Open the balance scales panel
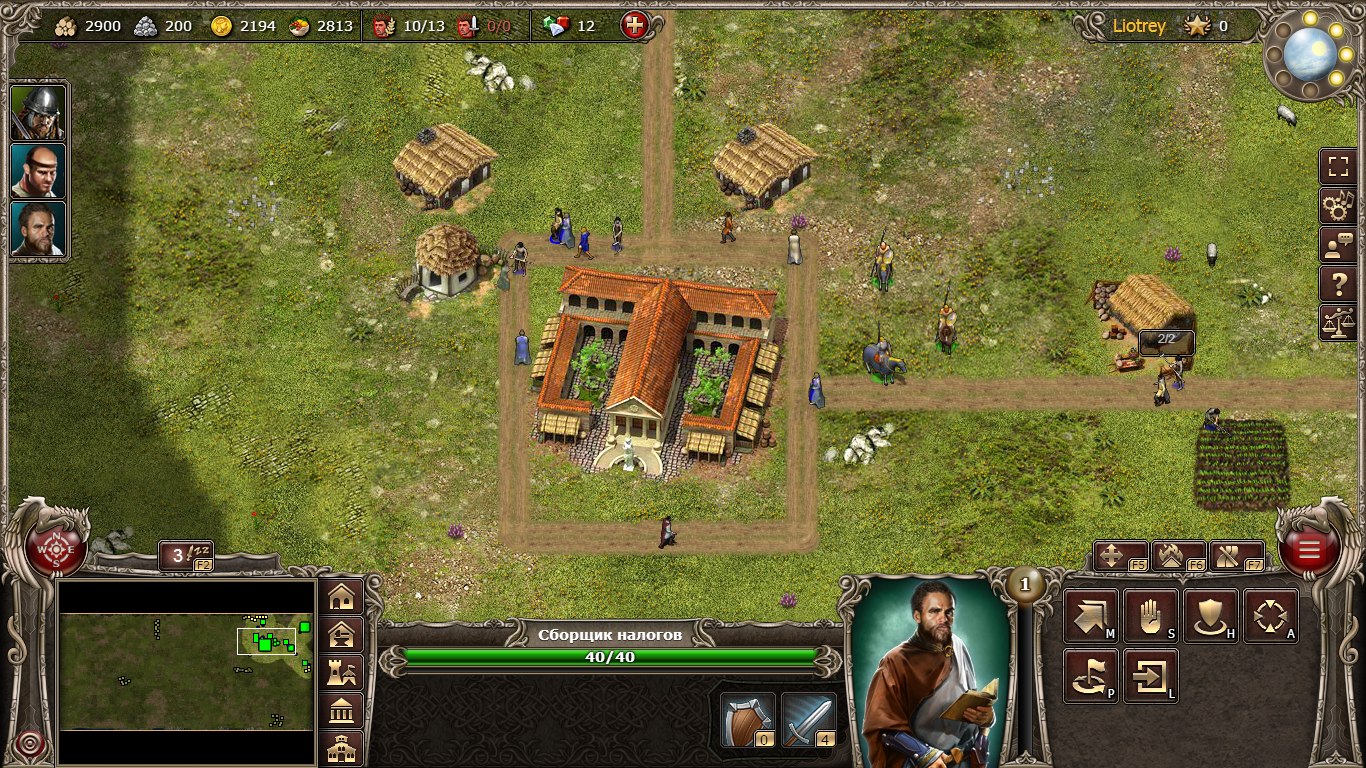This screenshot has height=768, width=1366. tap(1337, 323)
